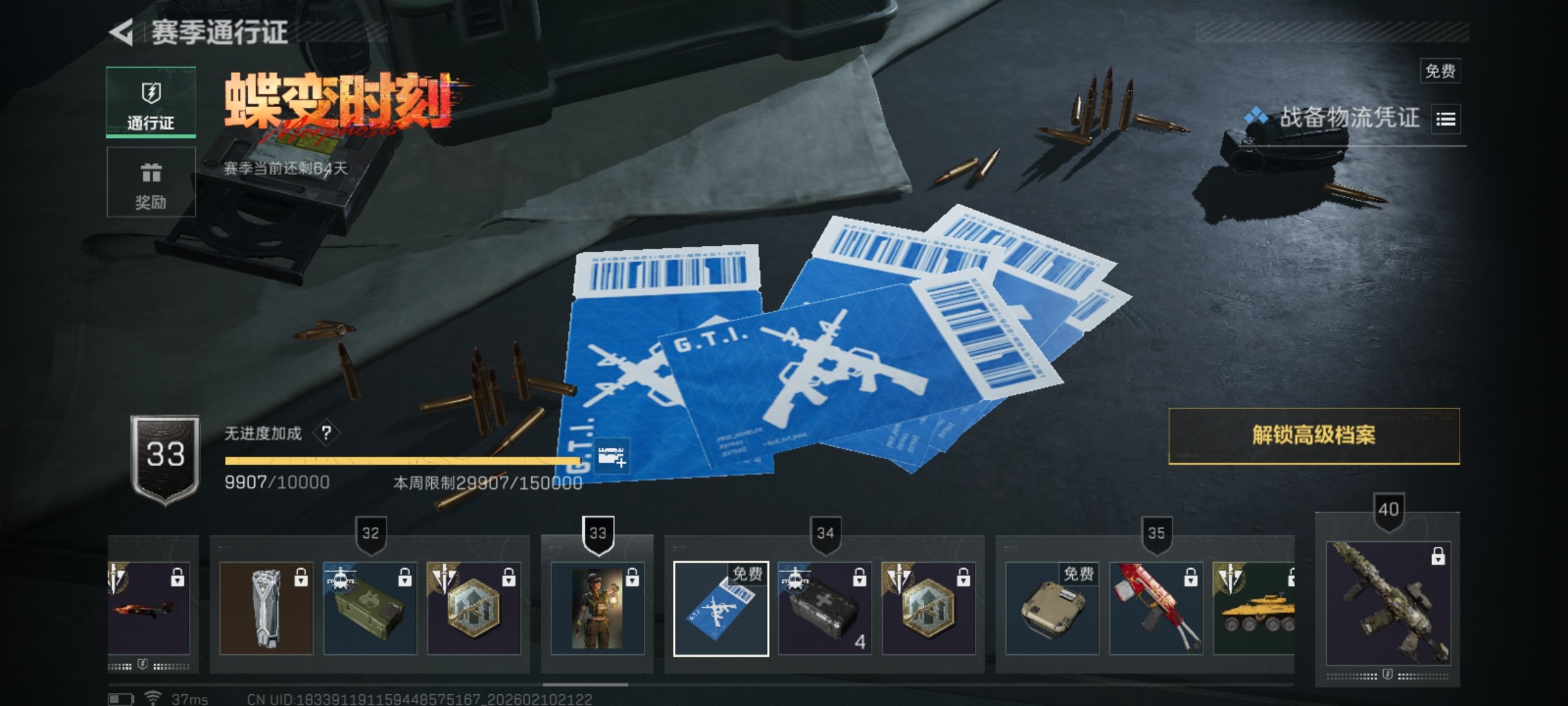Show progress bonus help question mark
Viewport: 1568px width, 706px height.
click(x=326, y=433)
